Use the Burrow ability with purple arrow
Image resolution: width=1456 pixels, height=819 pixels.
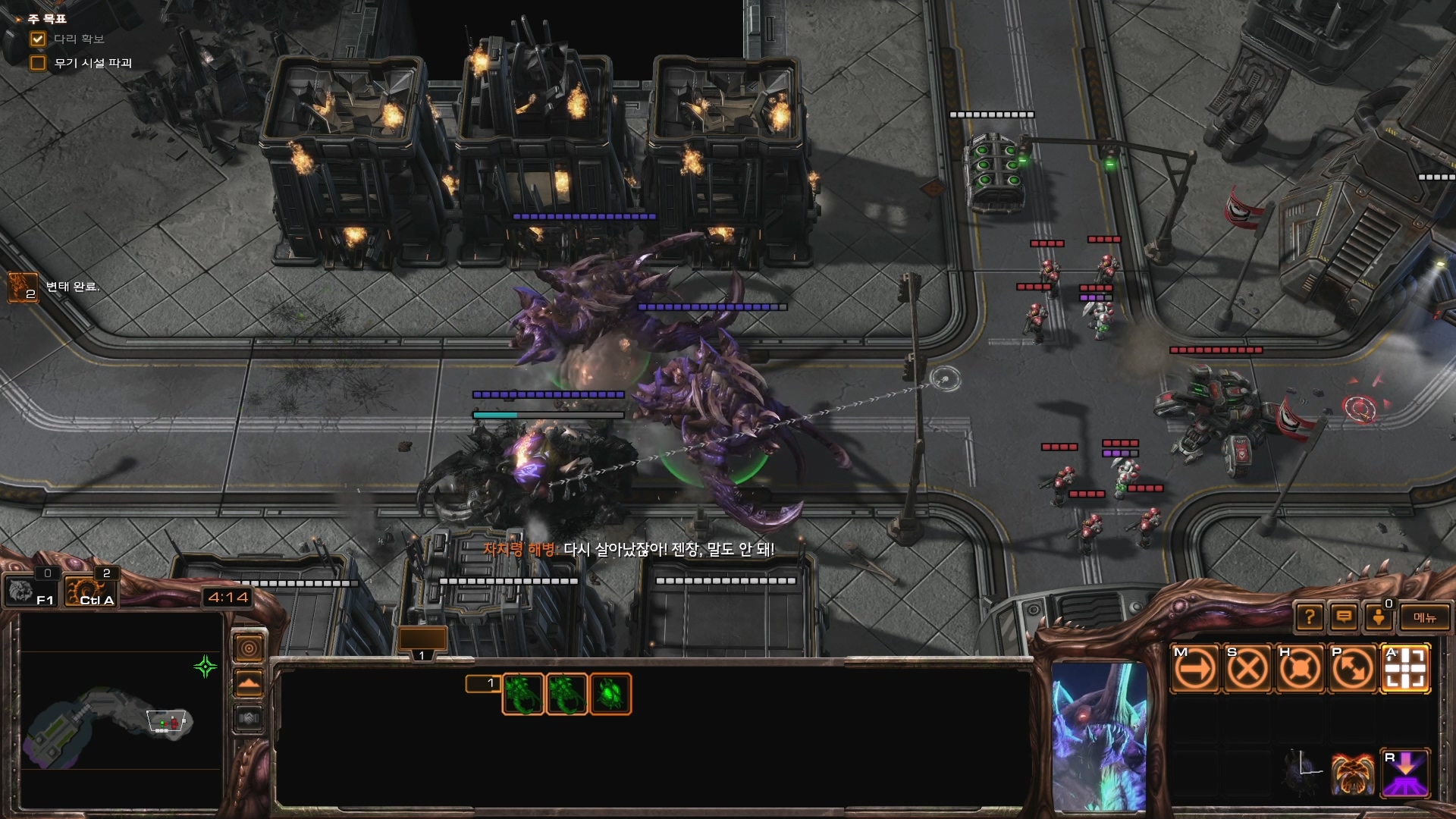pyautogui.click(x=1405, y=773)
